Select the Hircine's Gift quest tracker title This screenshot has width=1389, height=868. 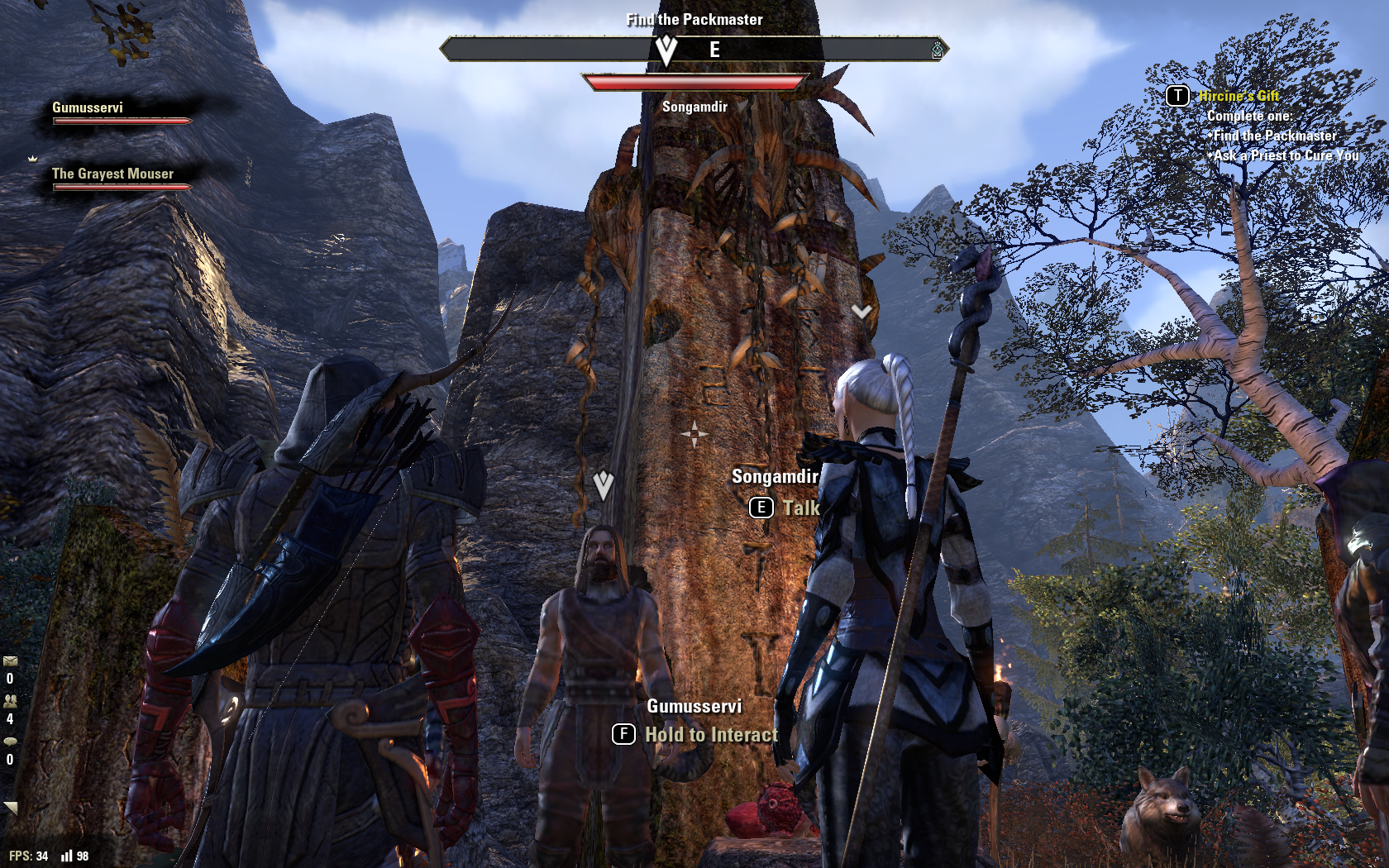[1239, 96]
